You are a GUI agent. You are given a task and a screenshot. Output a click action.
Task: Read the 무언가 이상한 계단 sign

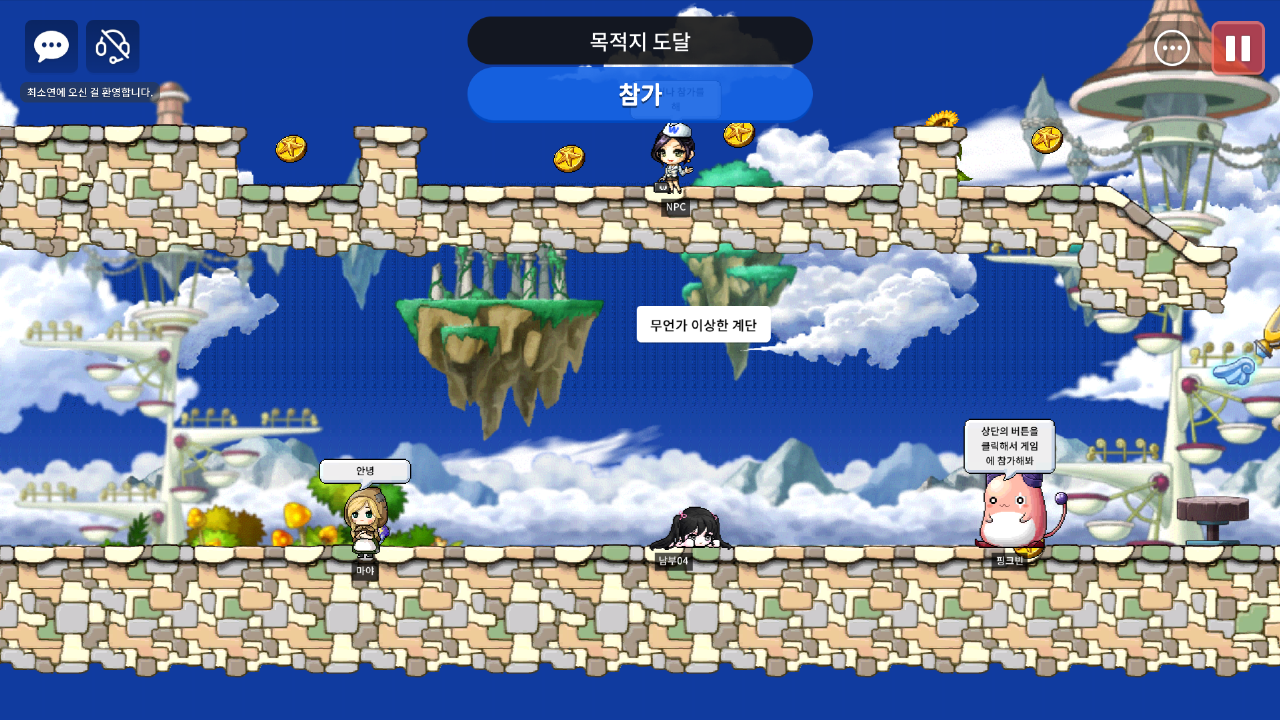click(703, 325)
